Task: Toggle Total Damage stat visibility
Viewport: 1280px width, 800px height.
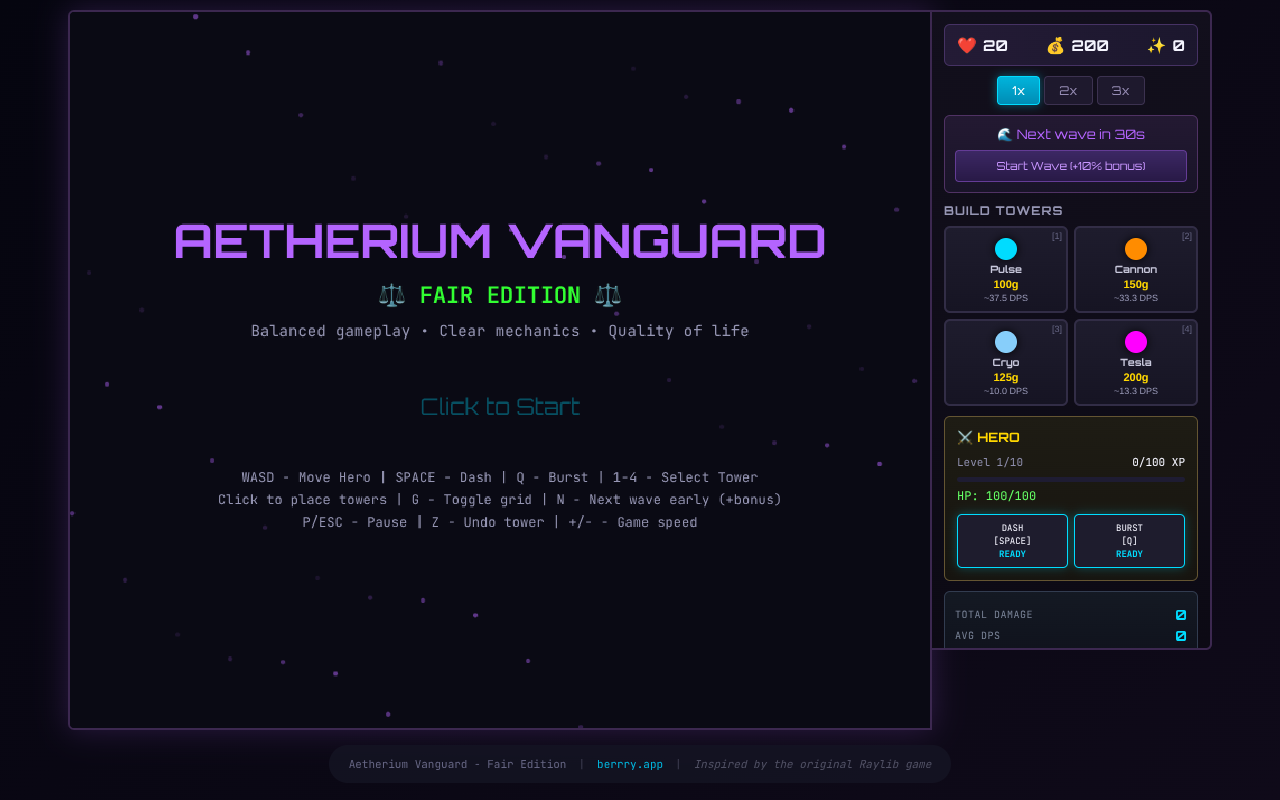Action: coord(1180,615)
